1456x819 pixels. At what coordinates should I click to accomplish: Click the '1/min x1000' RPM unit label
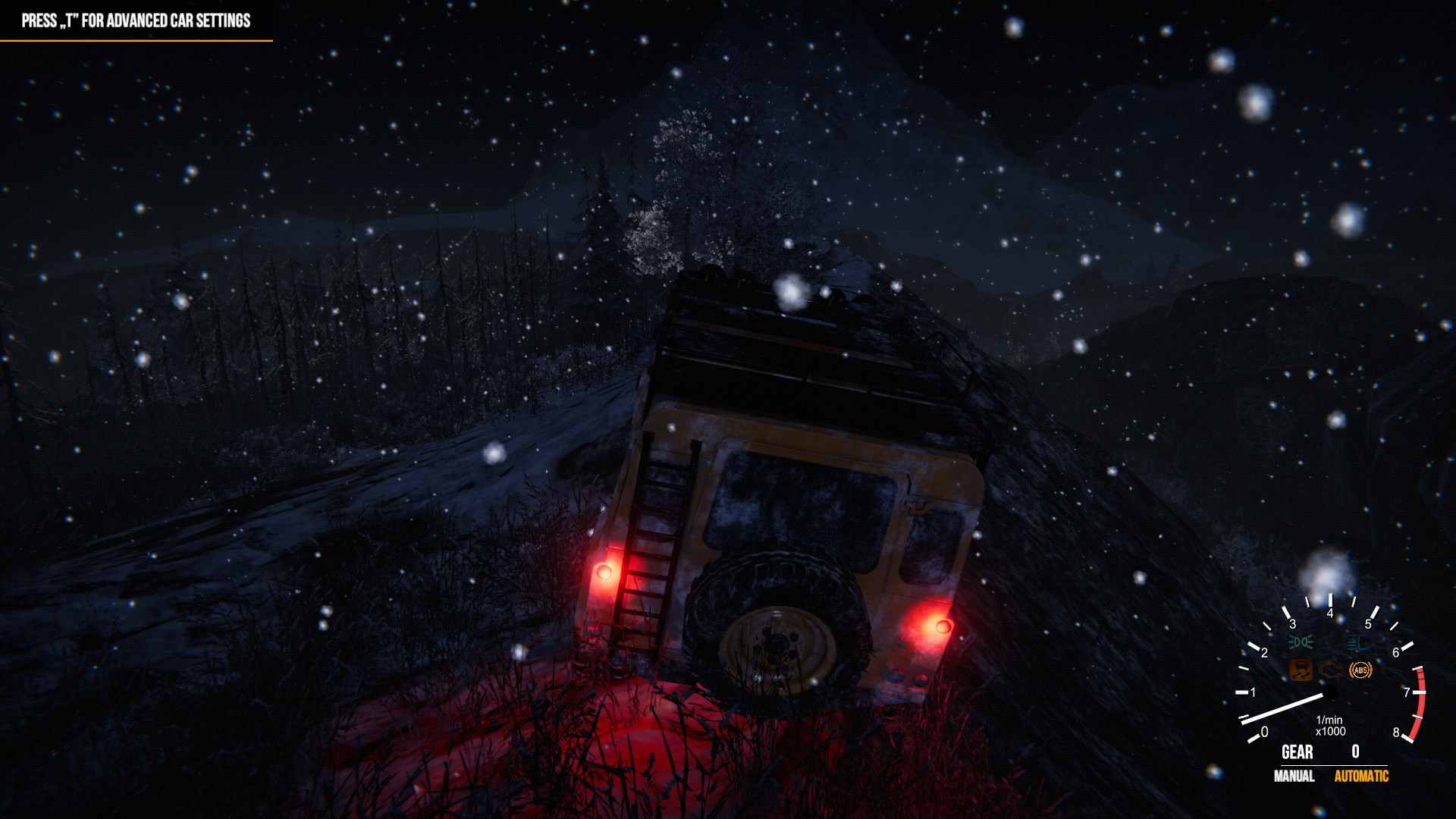[x=1330, y=725]
